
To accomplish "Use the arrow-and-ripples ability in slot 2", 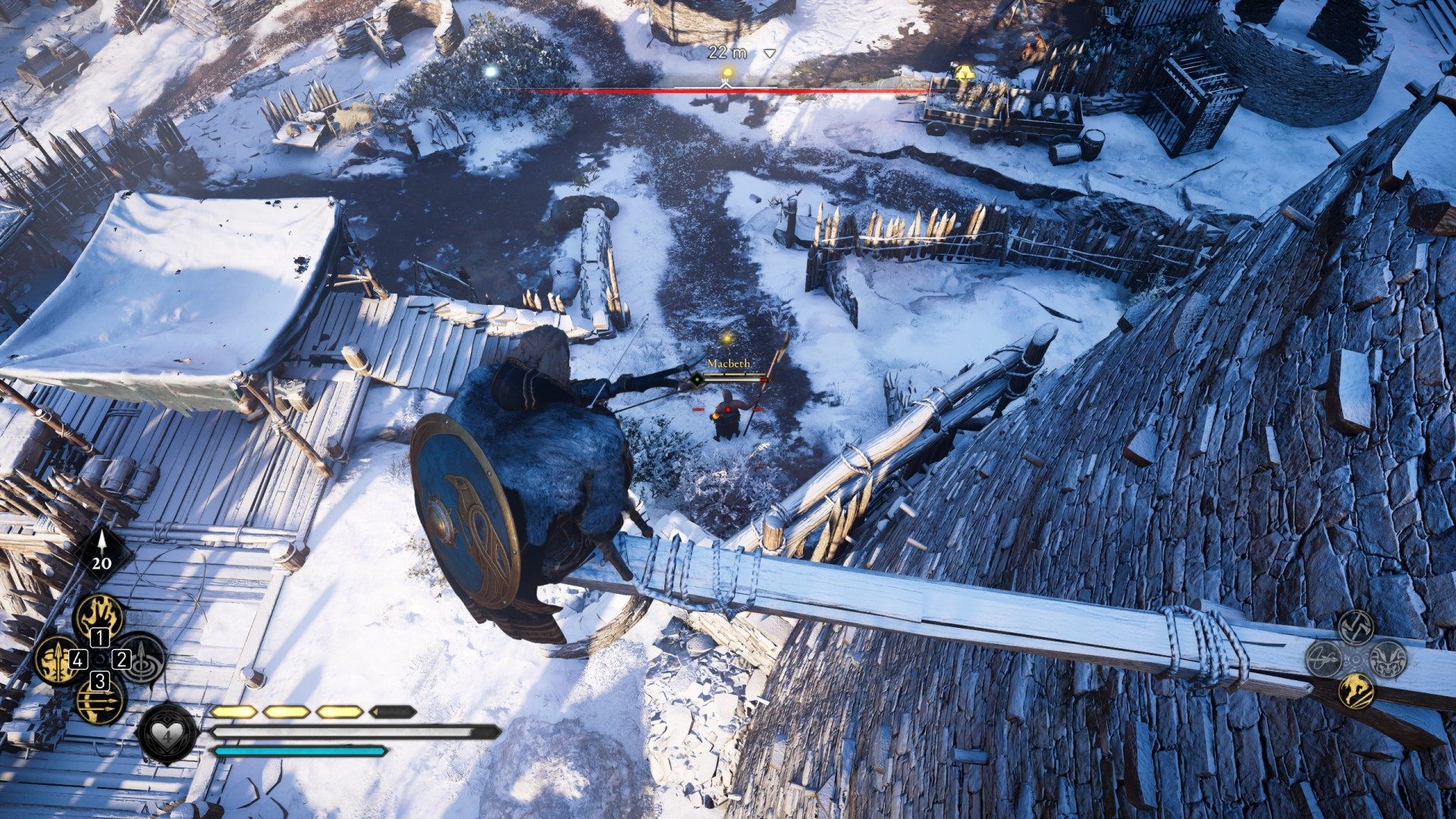I will (143, 657).
